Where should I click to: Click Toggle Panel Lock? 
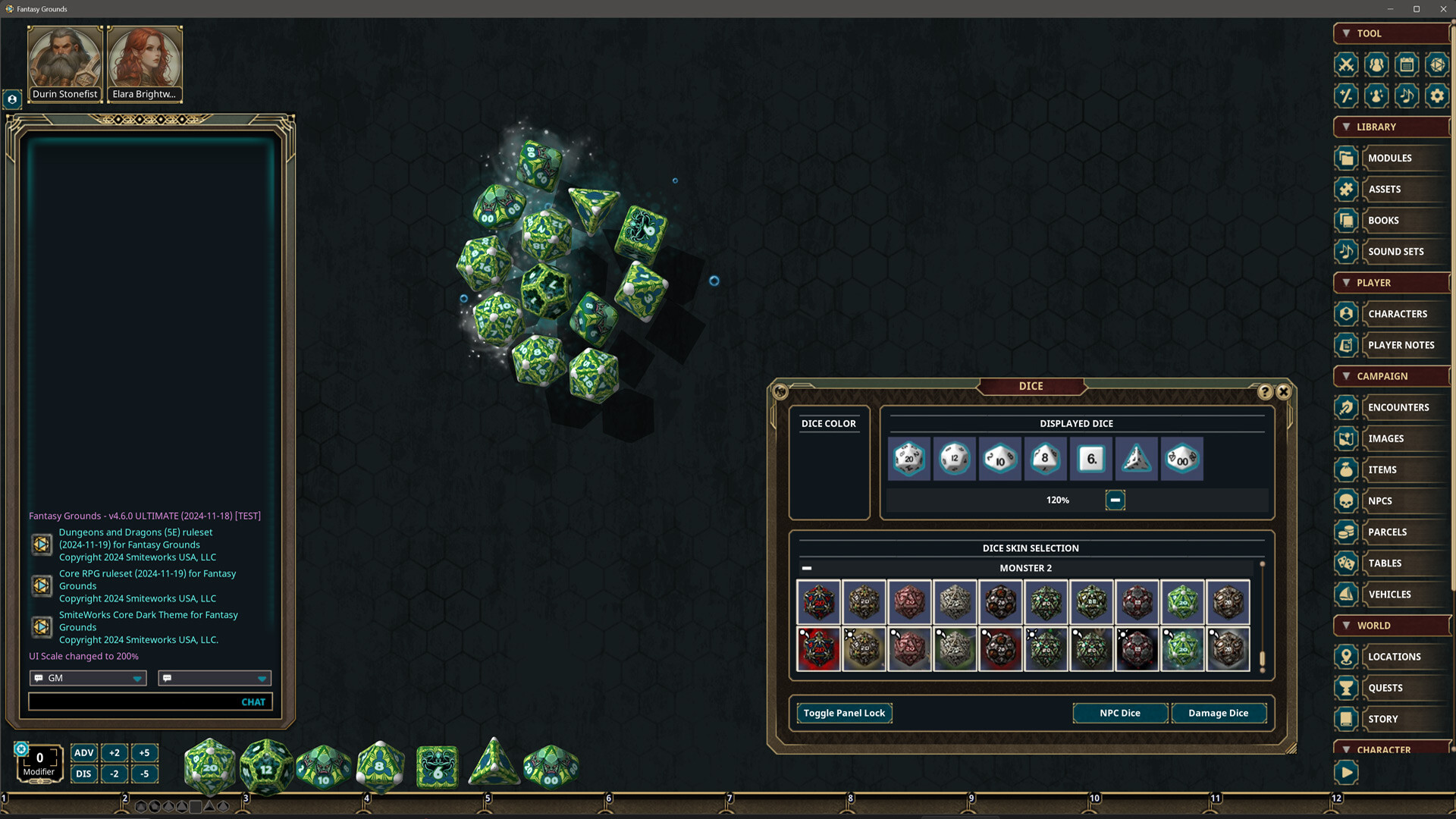click(x=843, y=713)
